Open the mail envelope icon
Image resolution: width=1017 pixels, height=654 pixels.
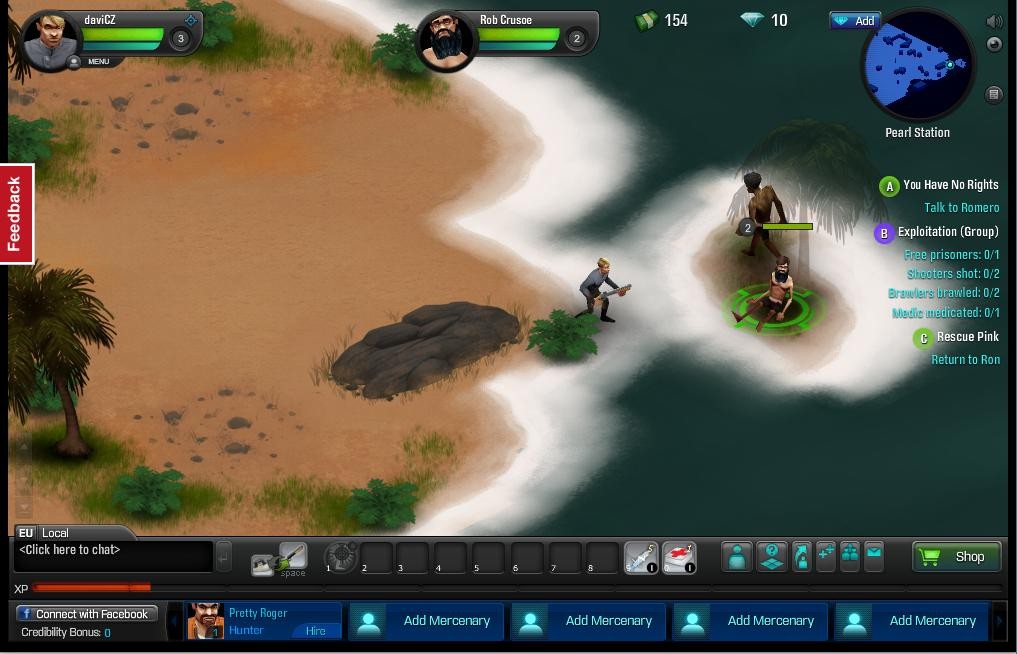pos(874,555)
